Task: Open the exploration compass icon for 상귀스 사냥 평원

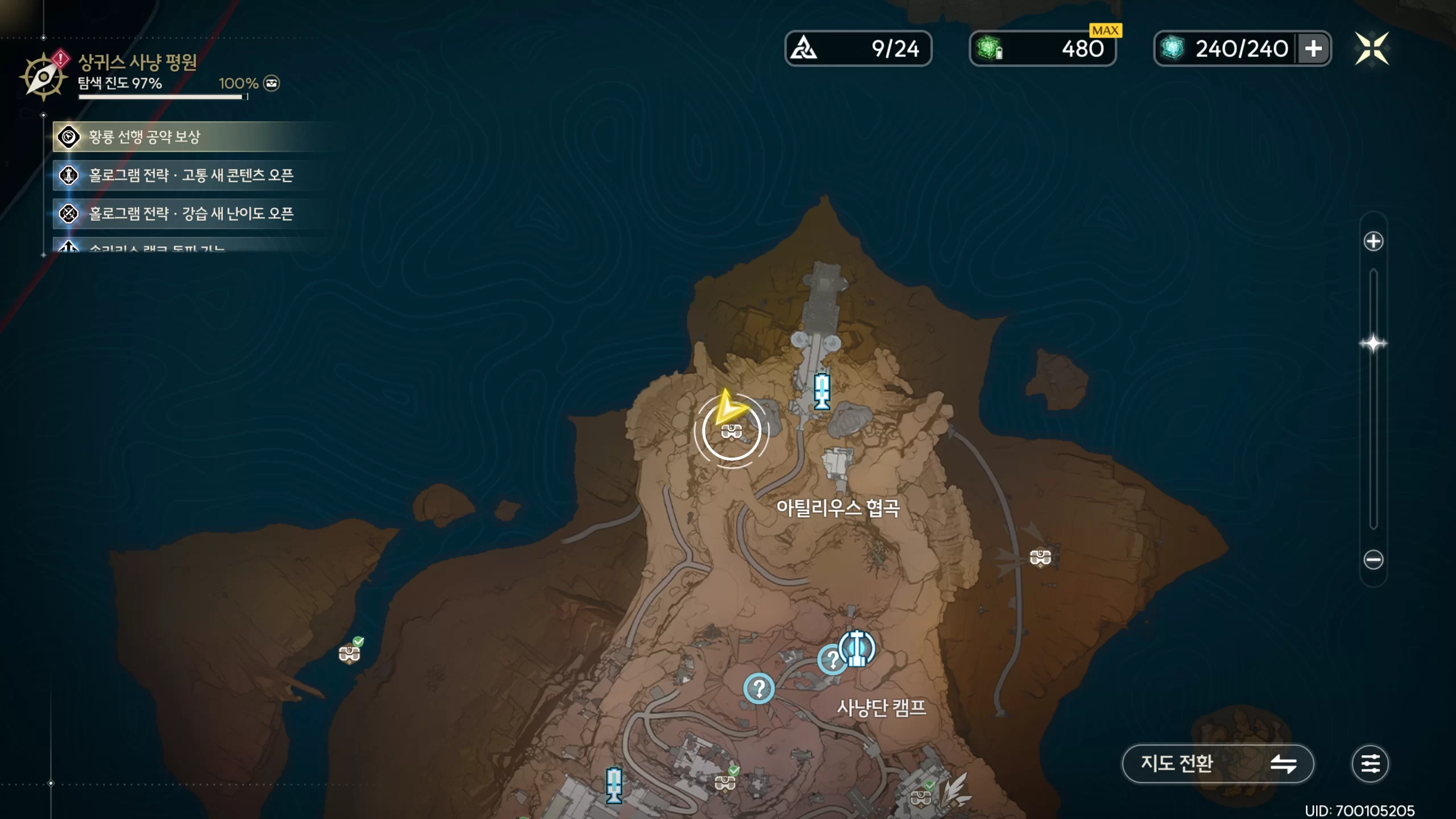Action: pos(43,77)
